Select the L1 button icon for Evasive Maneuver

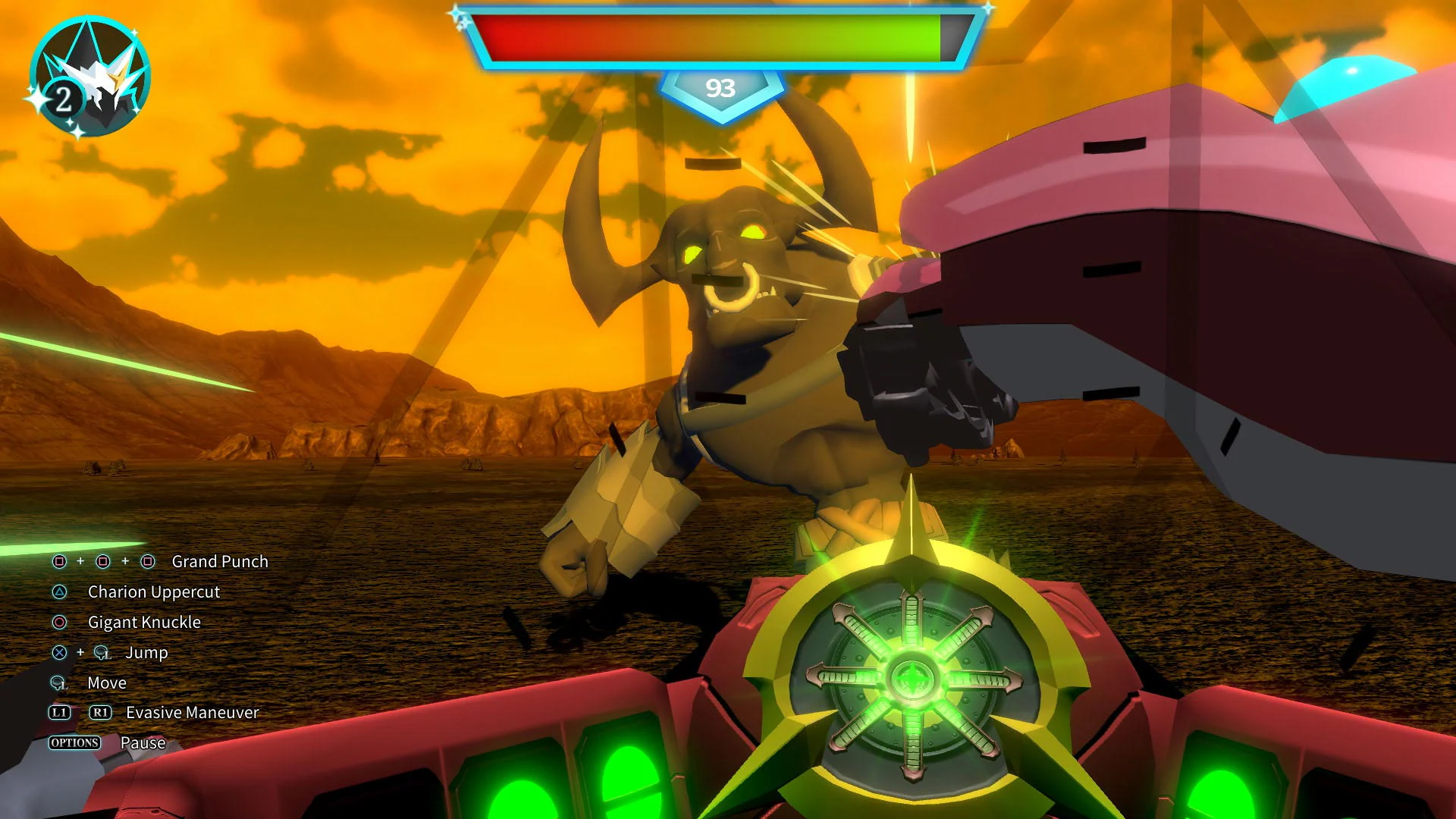coord(59,712)
